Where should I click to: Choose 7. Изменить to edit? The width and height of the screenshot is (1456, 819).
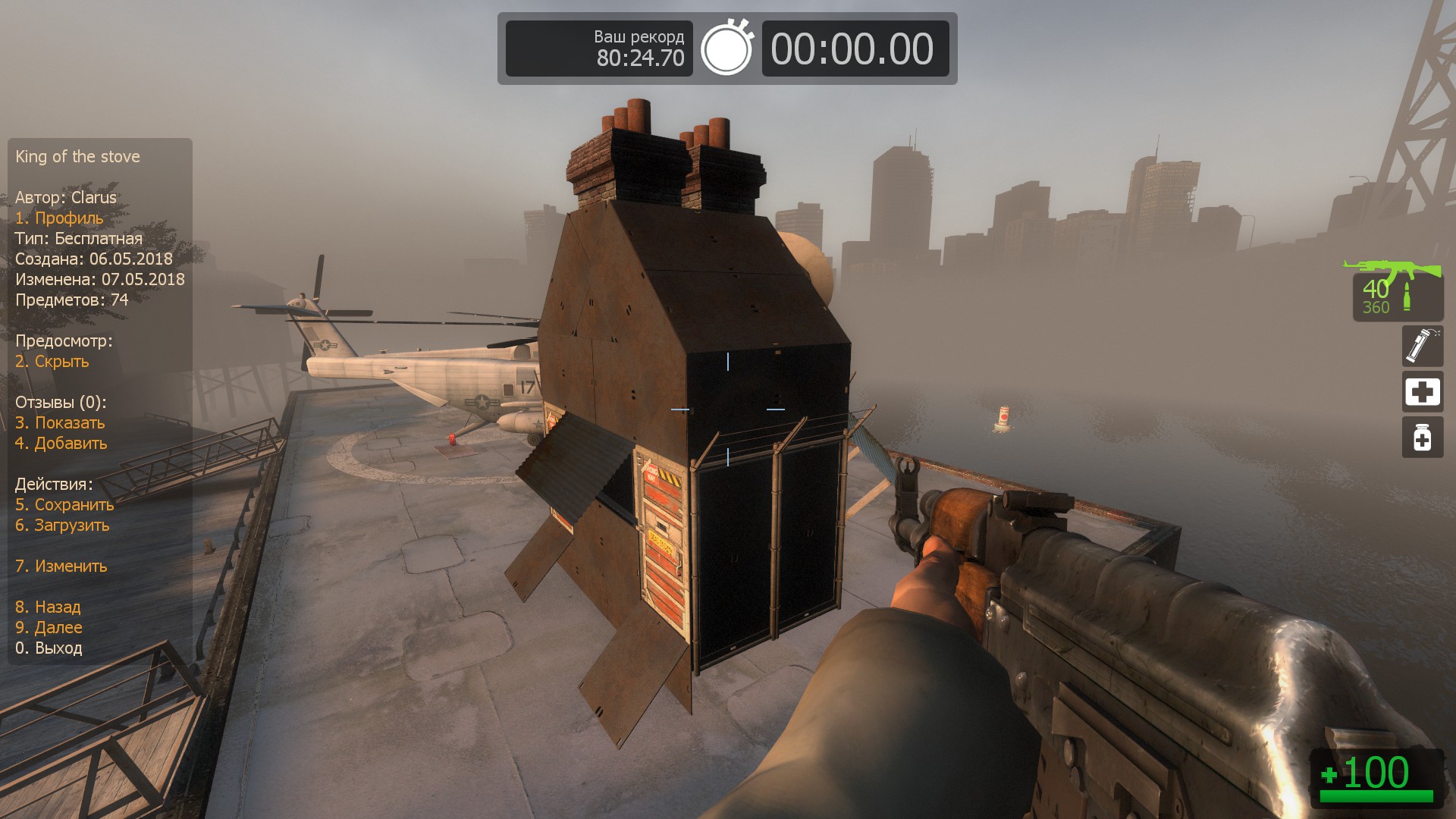[x=61, y=566]
